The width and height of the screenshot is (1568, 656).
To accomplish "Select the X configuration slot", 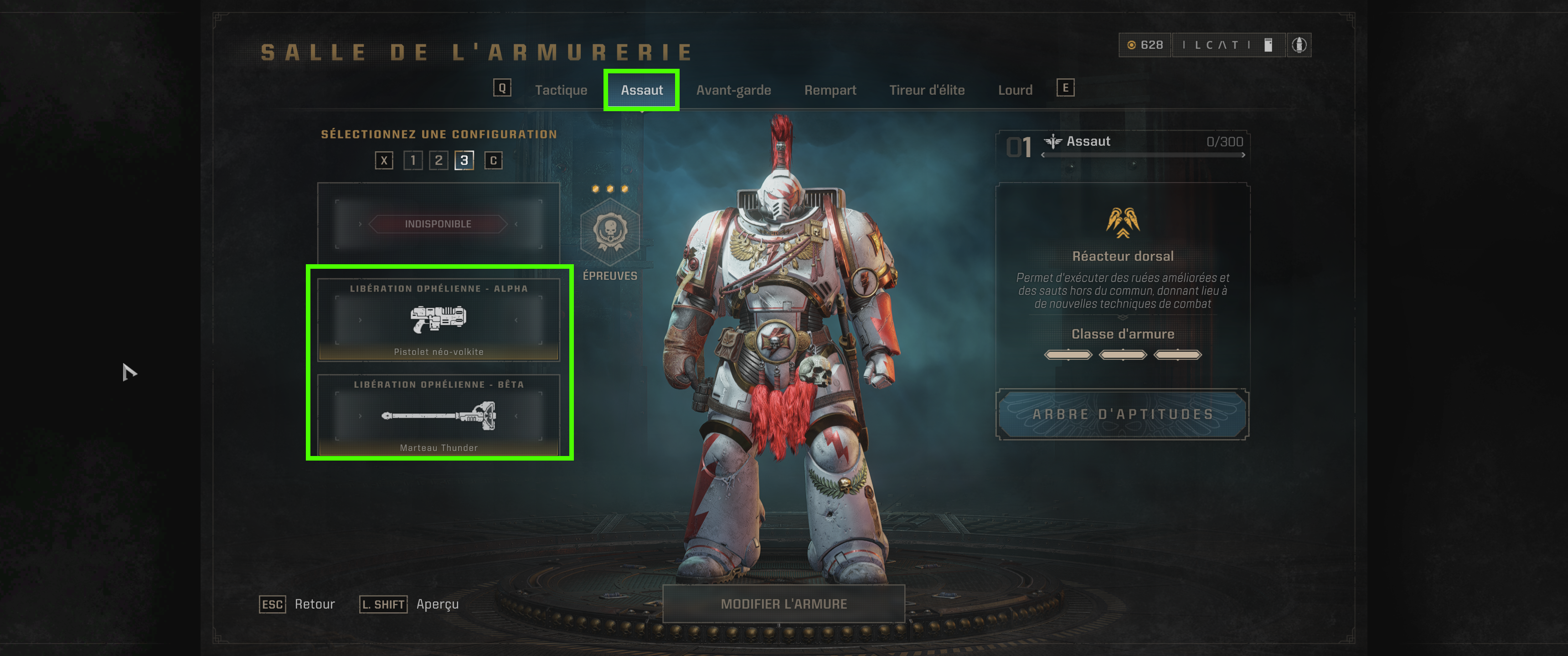I will (x=383, y=161).
